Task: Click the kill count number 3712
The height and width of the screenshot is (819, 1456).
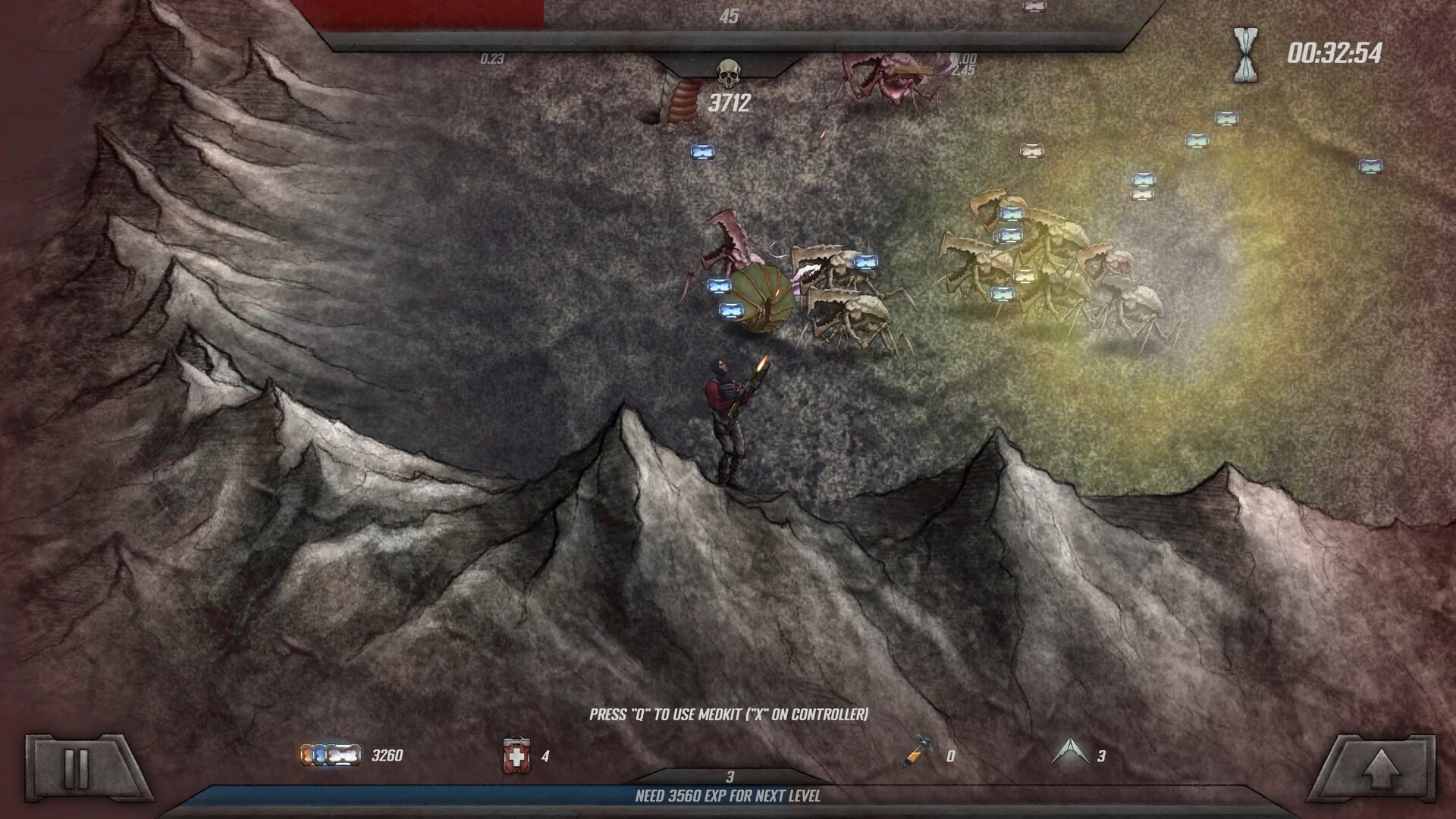Action: (730, 101)
